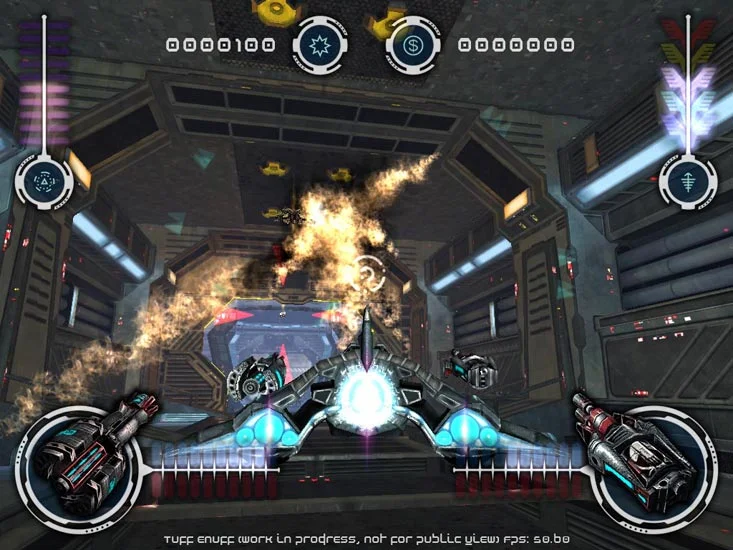733x550 pixels.
Task: Click the ship arrow gauge icon
Action: coord(687,181)
